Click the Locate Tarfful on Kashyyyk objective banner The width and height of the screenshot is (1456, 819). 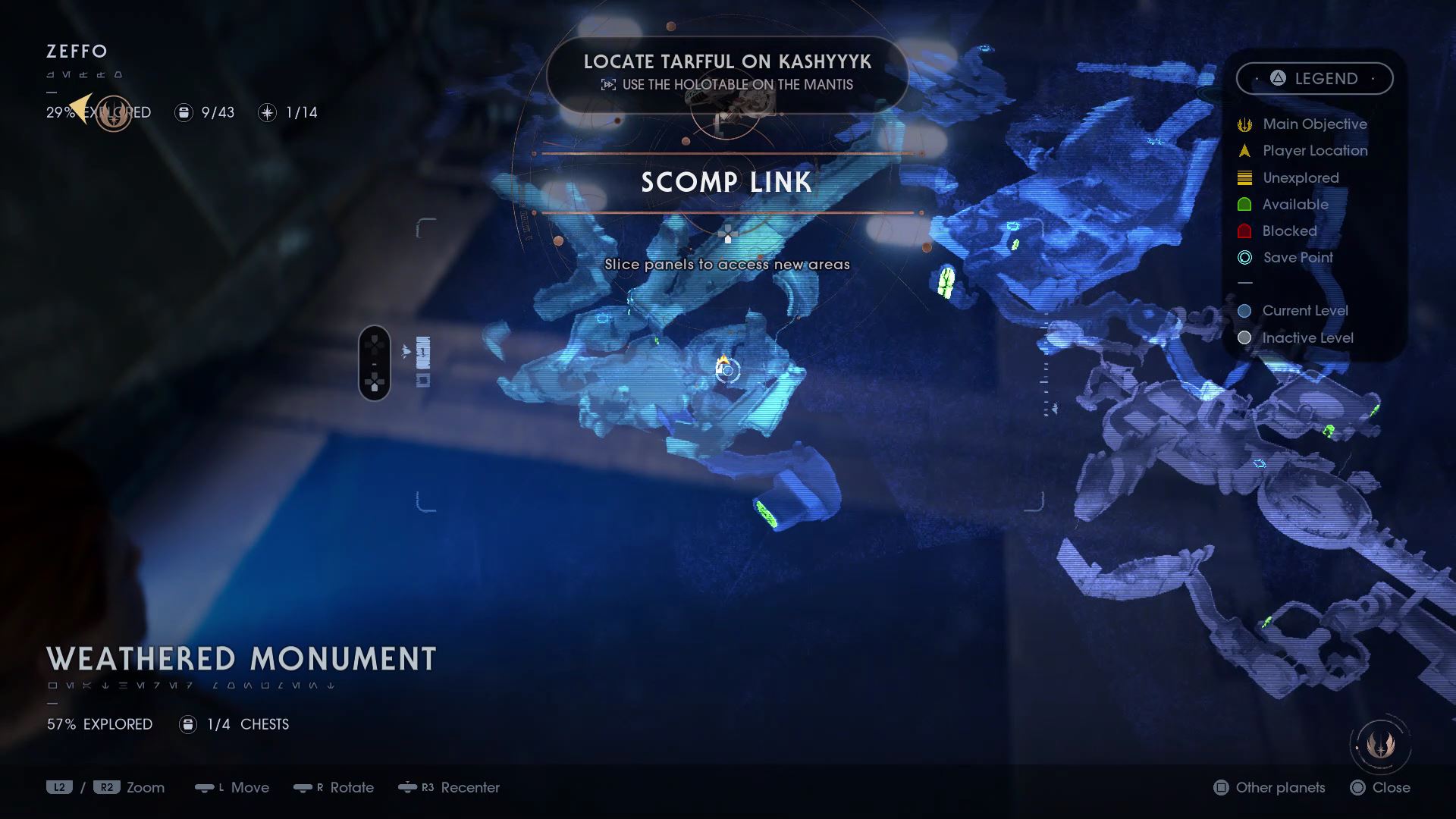click(726, 73)
